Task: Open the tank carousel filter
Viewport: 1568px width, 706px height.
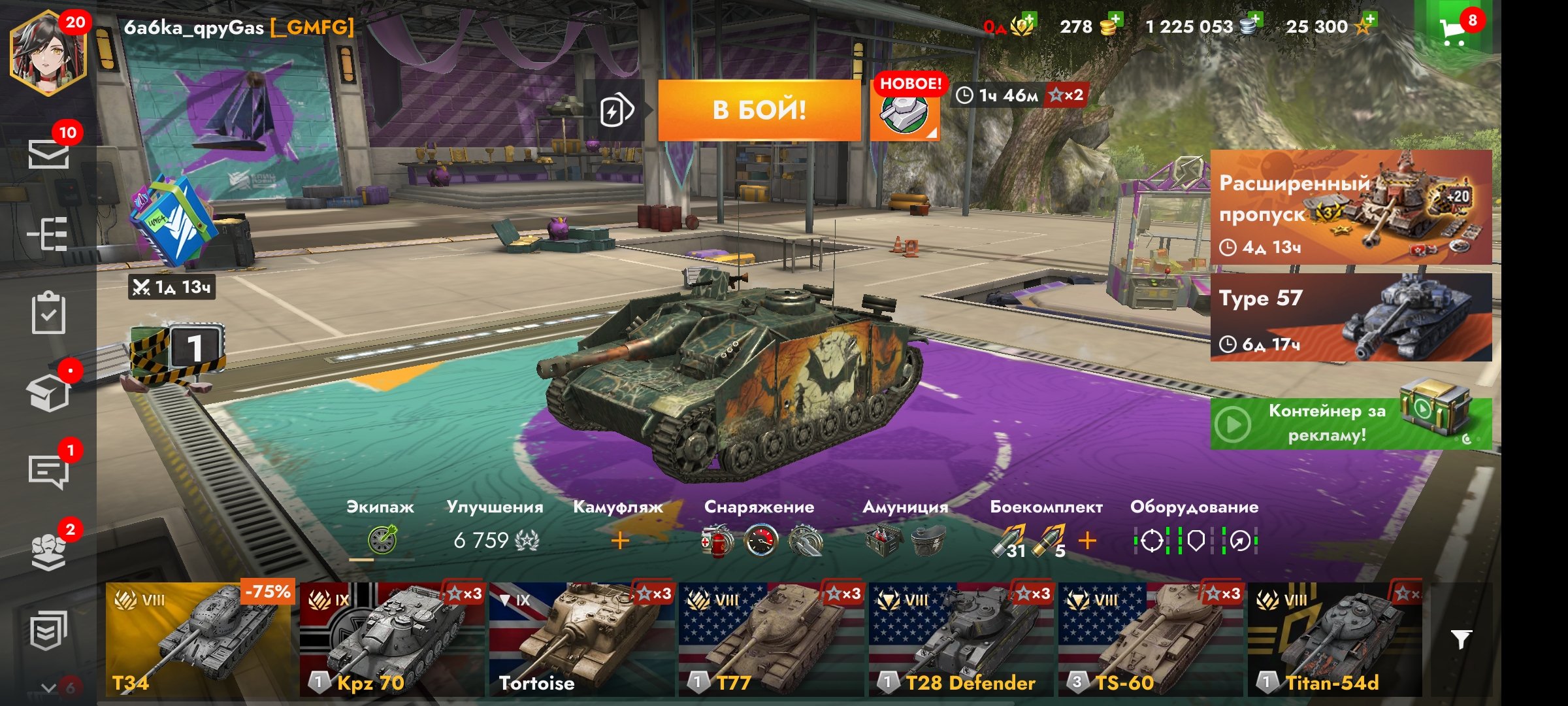Action: pos(1461,639)
